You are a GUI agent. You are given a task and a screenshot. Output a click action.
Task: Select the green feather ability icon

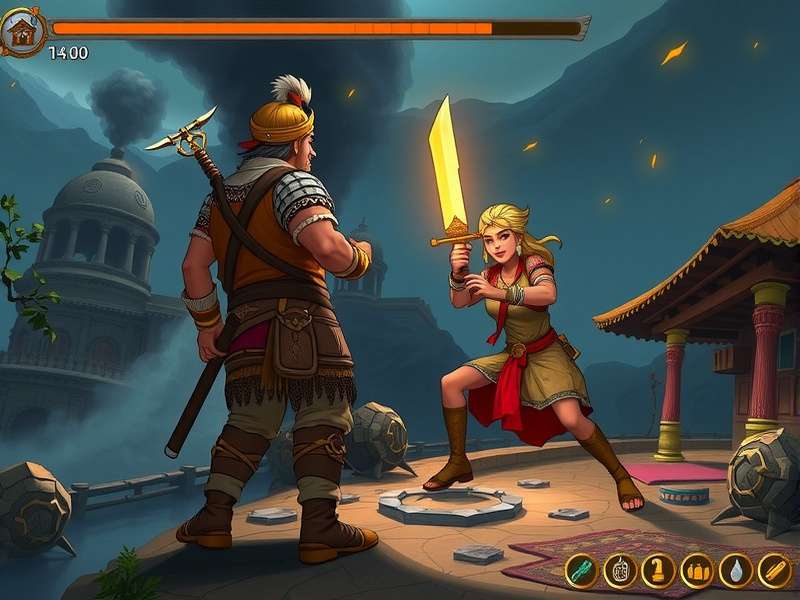click(x=581, y=570)
